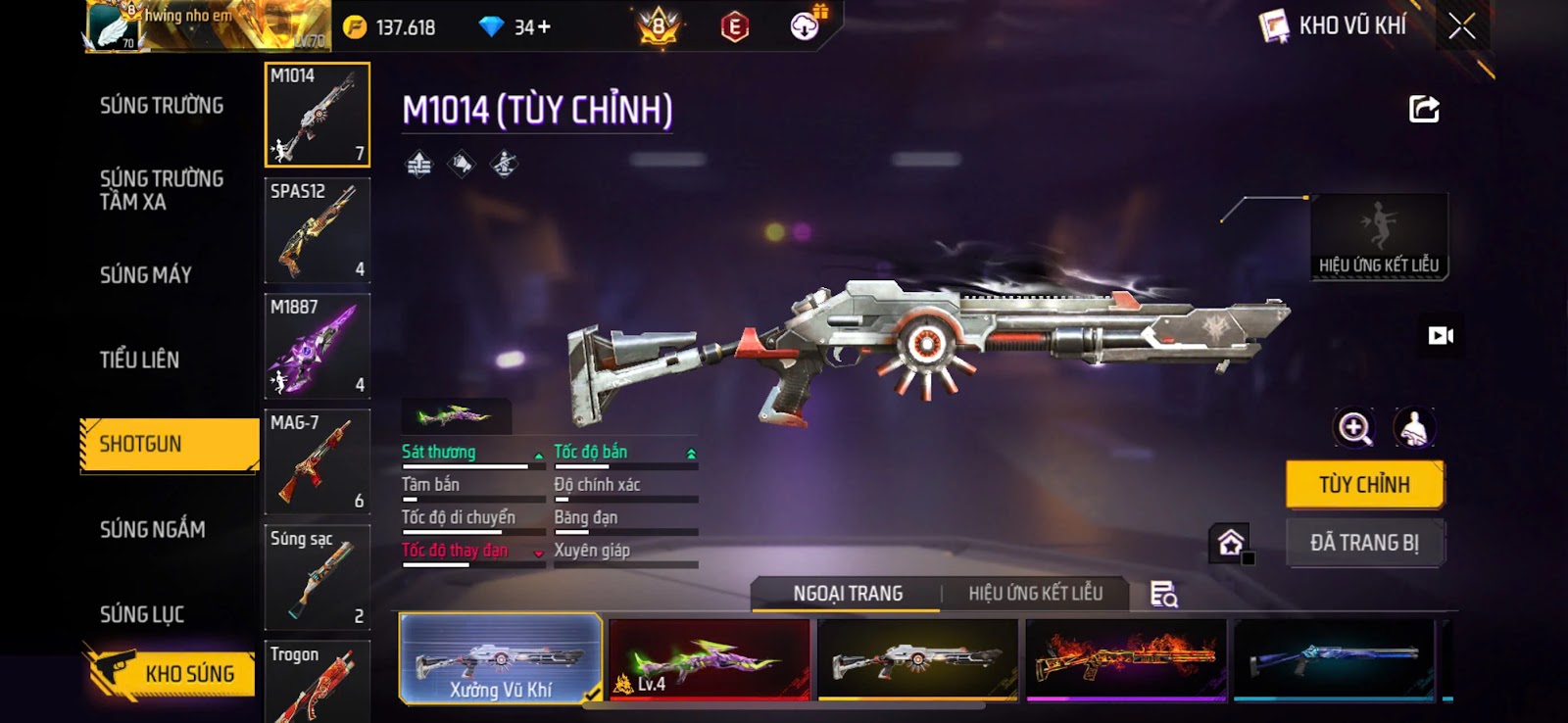Share the M1014 skin
This screenshot has height=723, width=1568.
tap(1424, 109)
